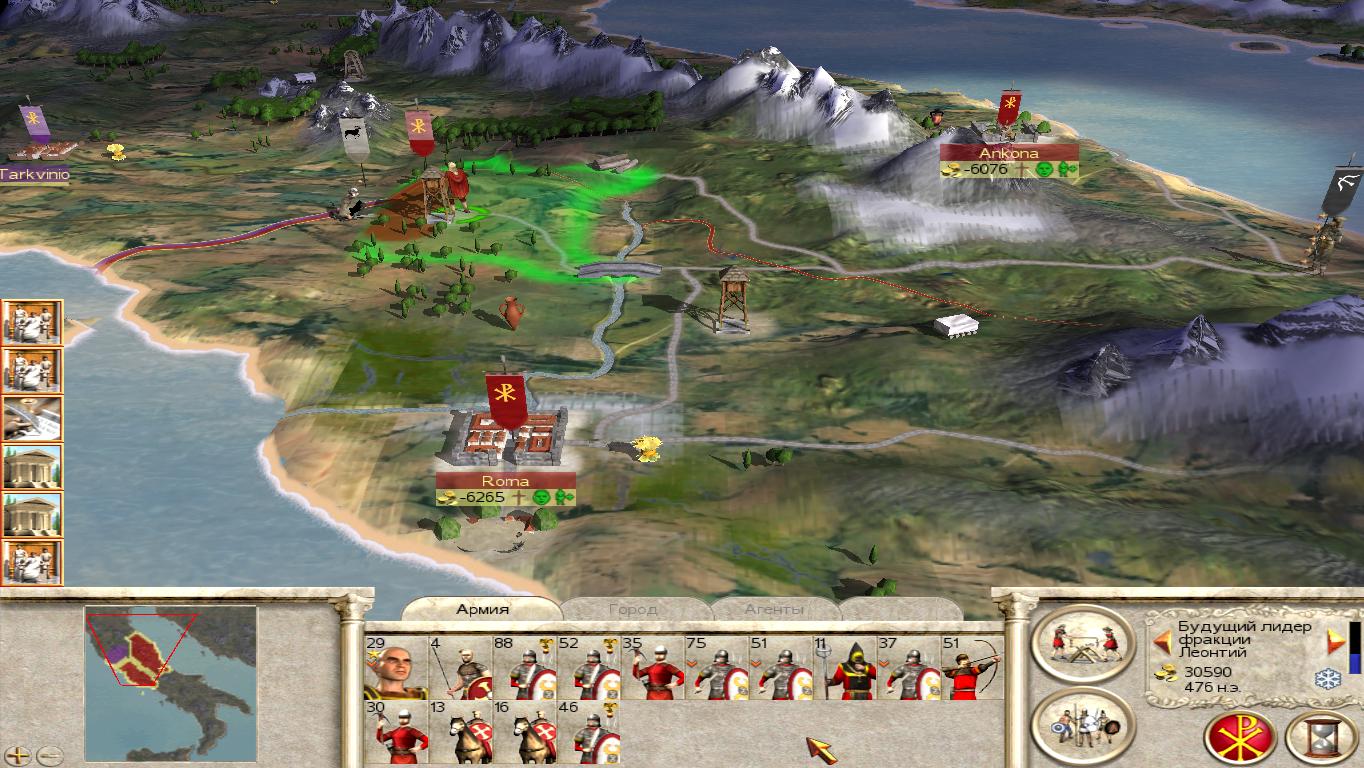Switch to the Армия tab

482,609
